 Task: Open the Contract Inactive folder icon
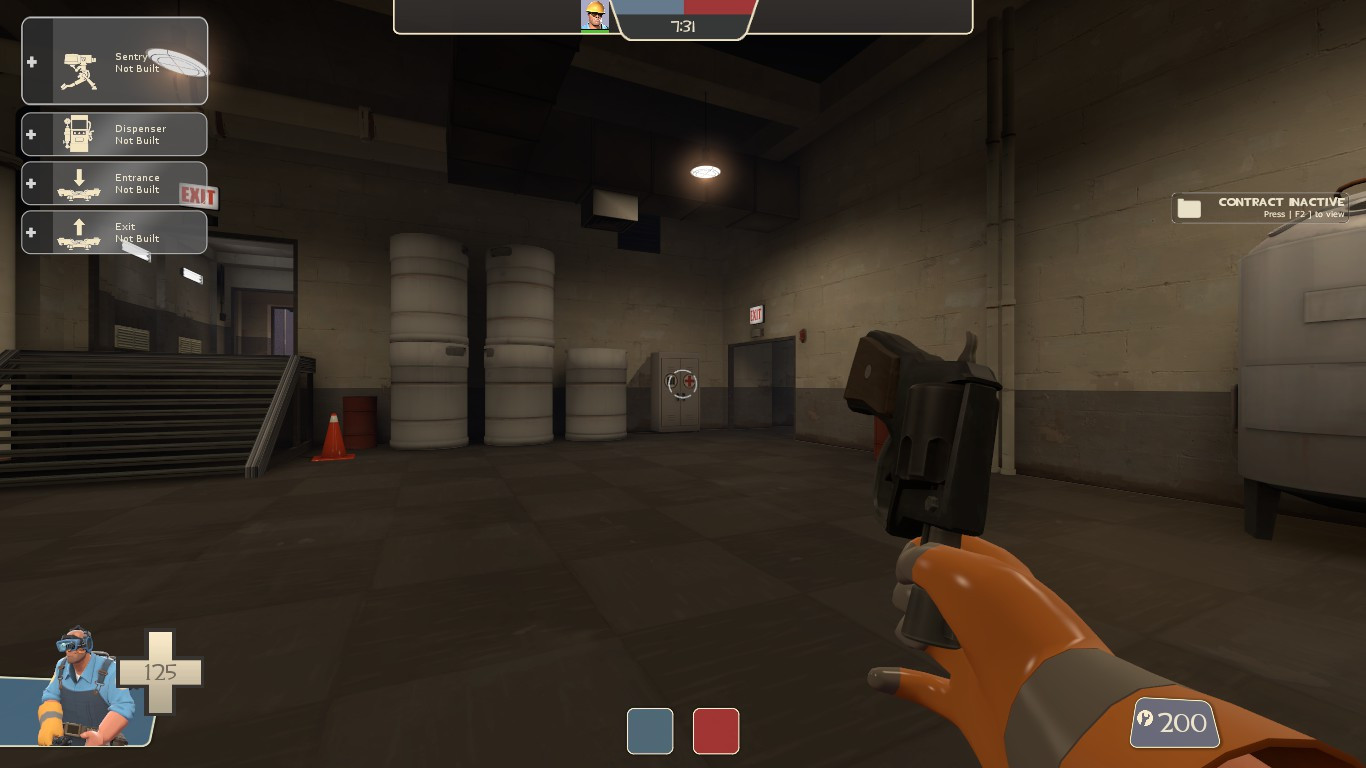click(x=1189, y=207)
